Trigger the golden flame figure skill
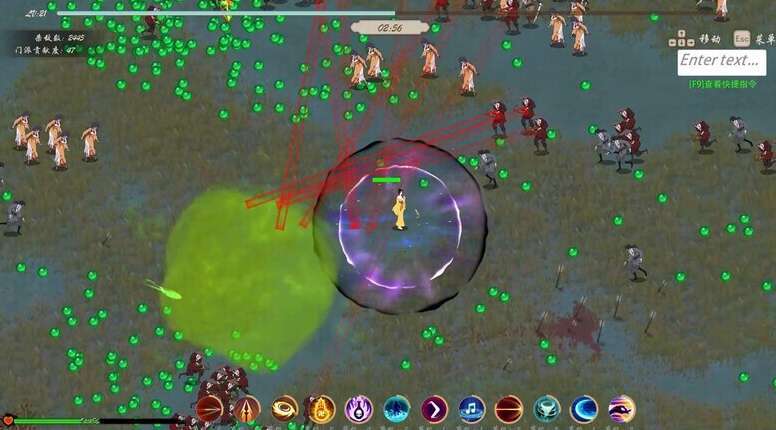Image resolution: width=776 pixels, height=430 pixels. point(321,409)
